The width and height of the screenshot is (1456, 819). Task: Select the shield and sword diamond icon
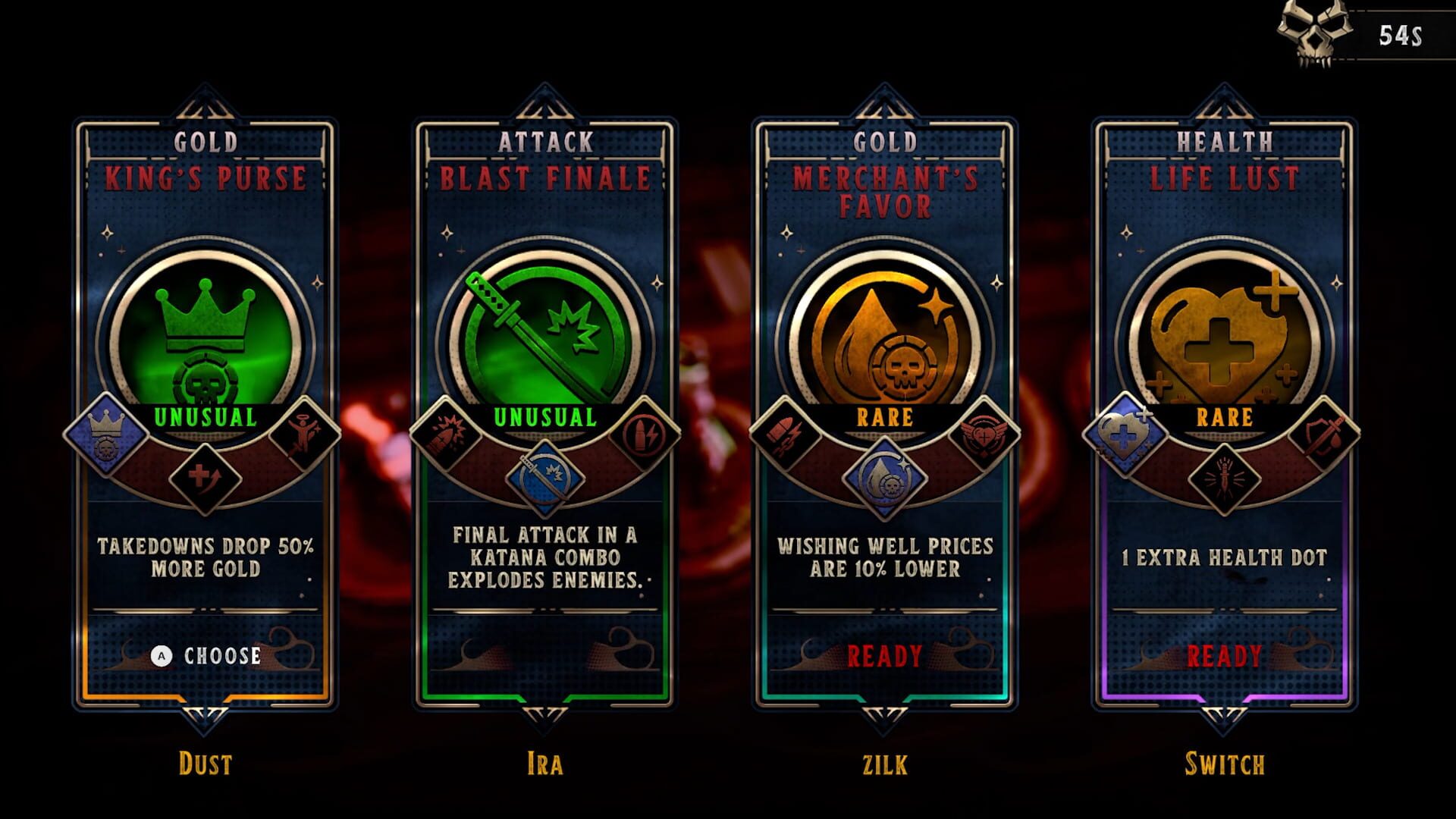click(x=1323, y=435)
